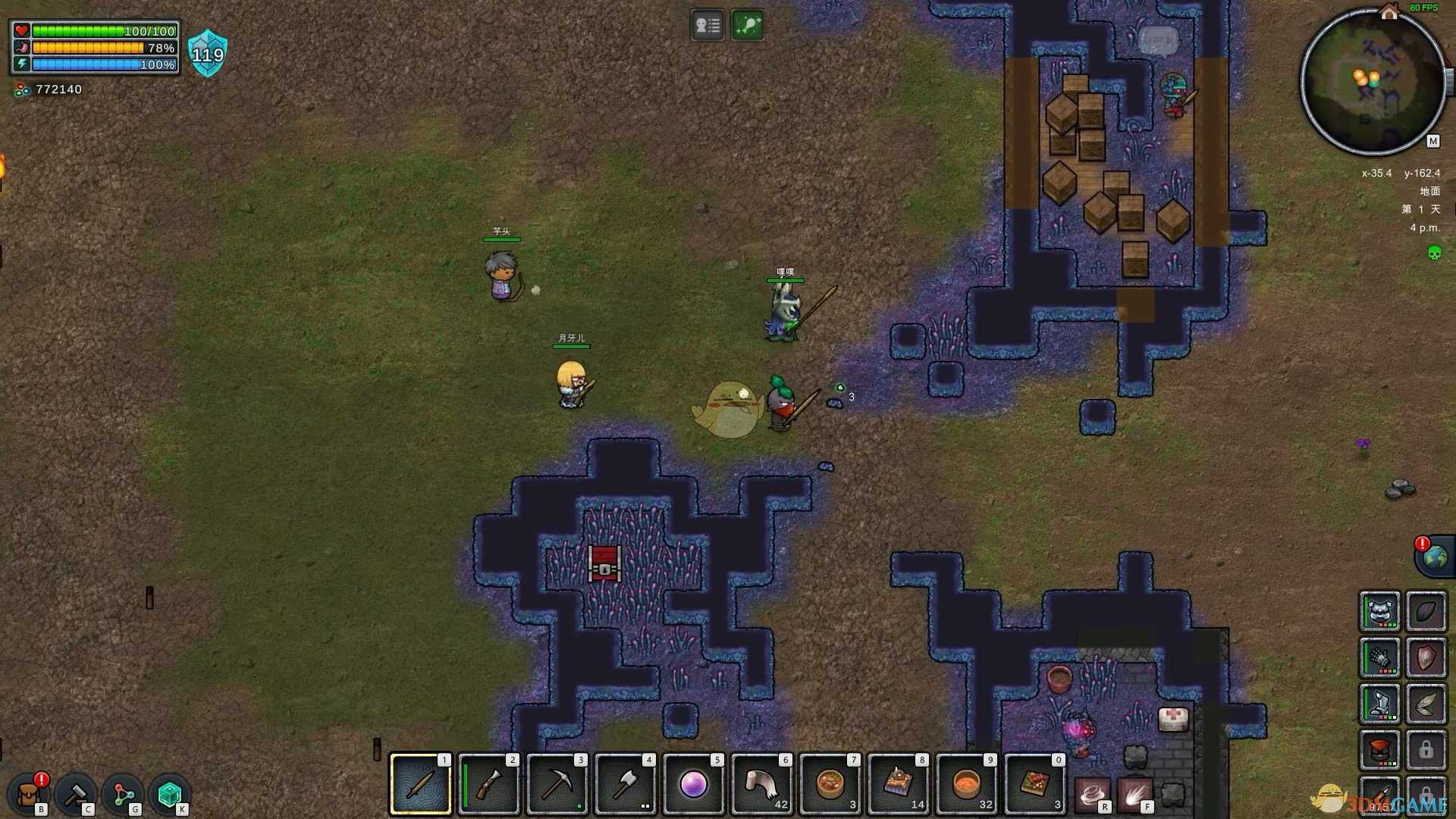
Task: Equip the axe from the hotbar
Action: click(x=626, y=784)
